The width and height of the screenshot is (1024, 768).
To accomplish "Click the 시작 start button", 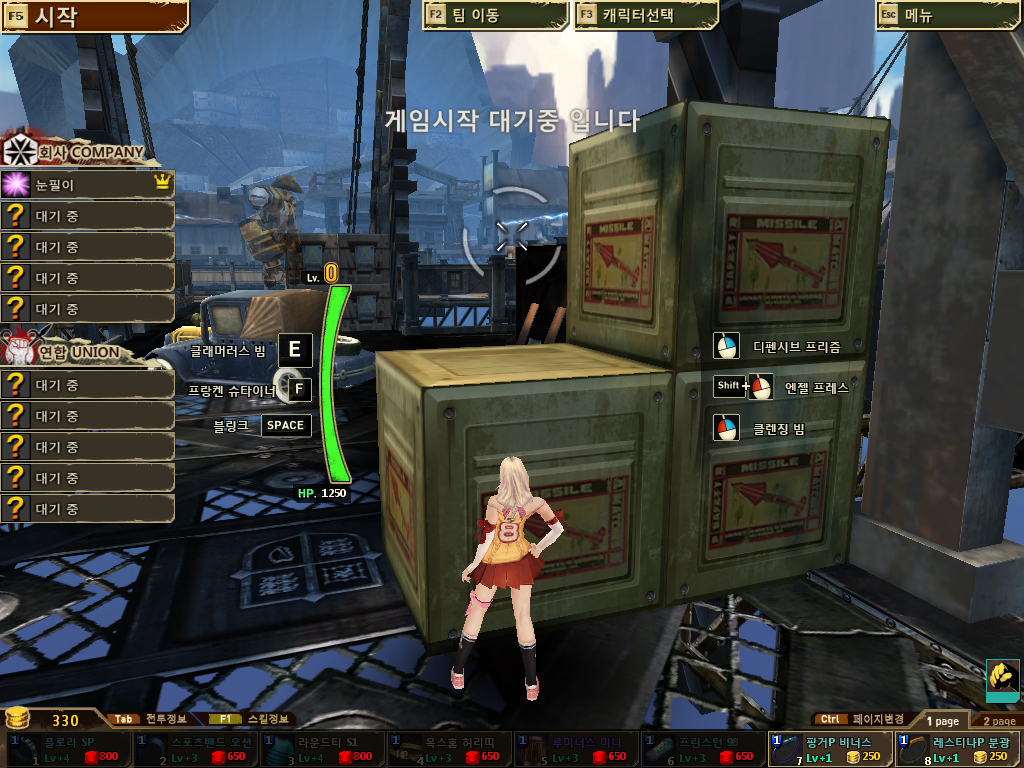I will pos(94,16).
